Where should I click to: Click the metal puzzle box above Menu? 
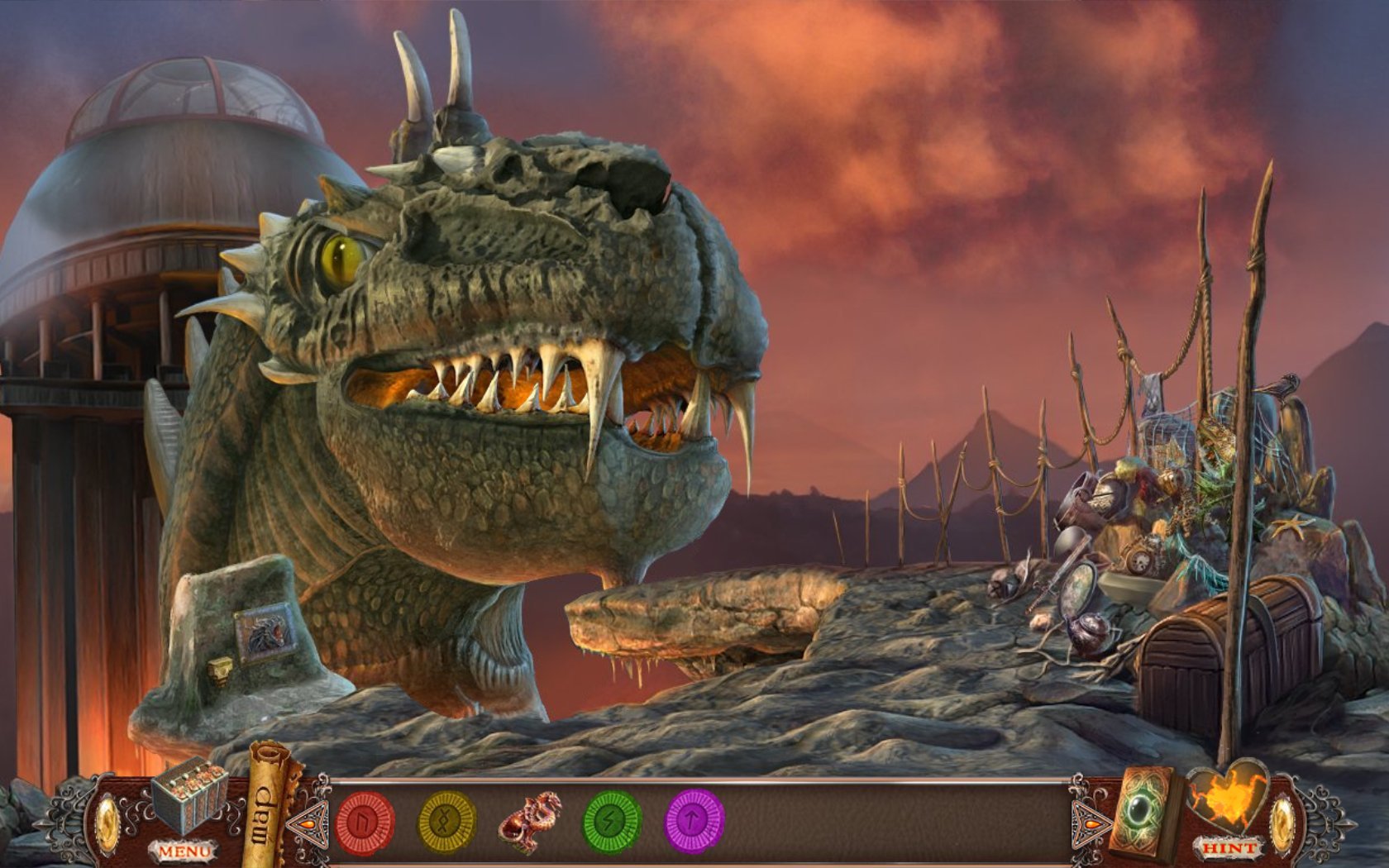188,794
